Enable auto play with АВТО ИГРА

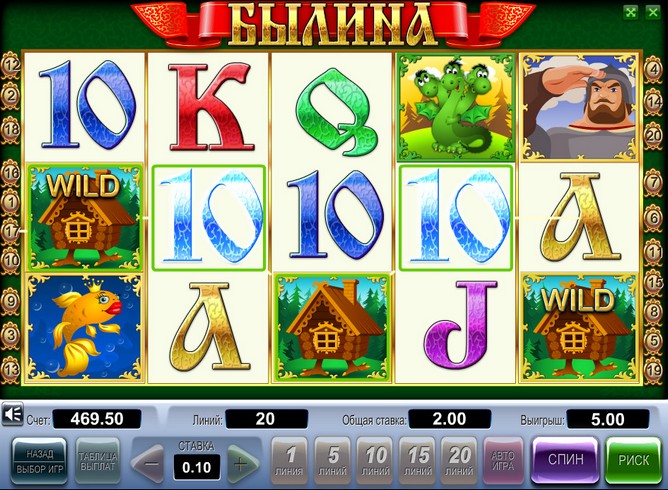tap(503, 460)
